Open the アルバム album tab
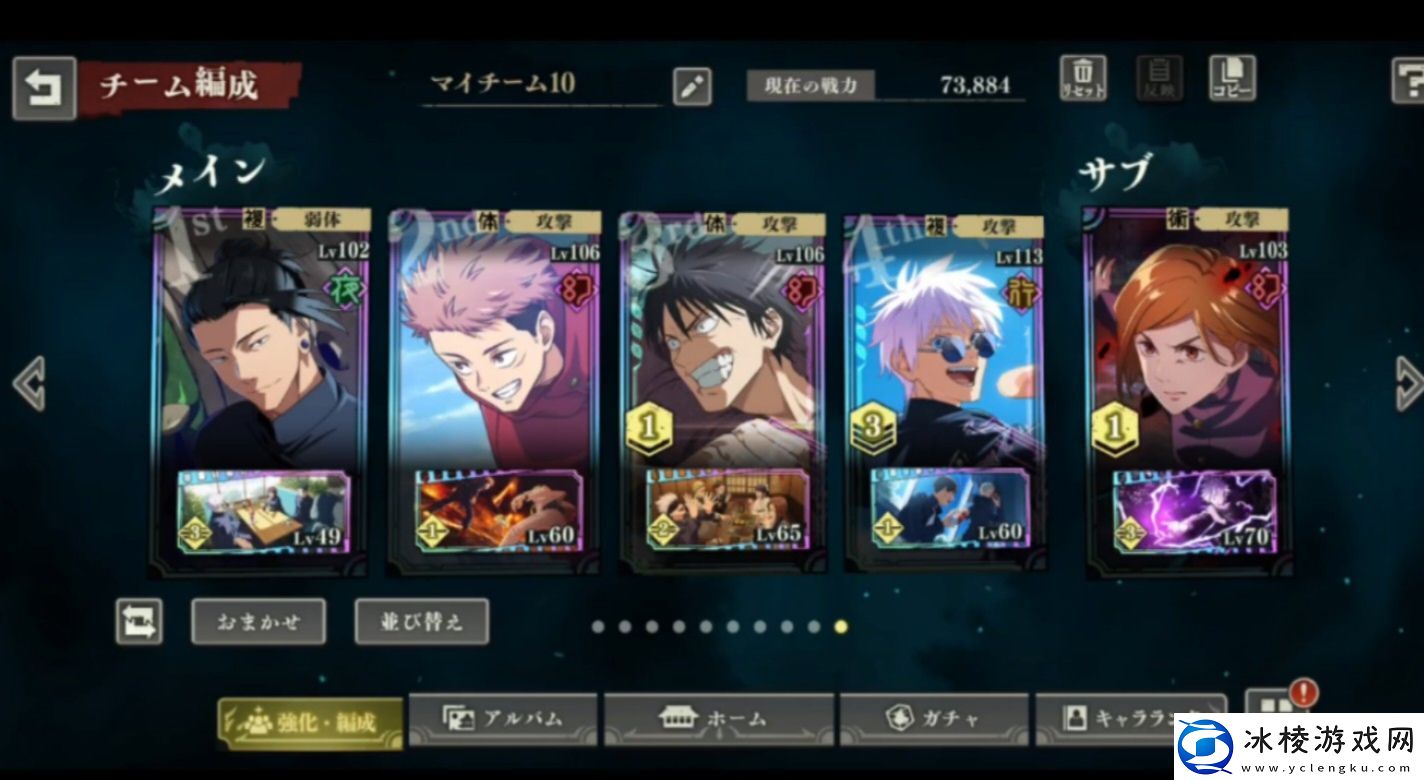 (x=503, y=719)
